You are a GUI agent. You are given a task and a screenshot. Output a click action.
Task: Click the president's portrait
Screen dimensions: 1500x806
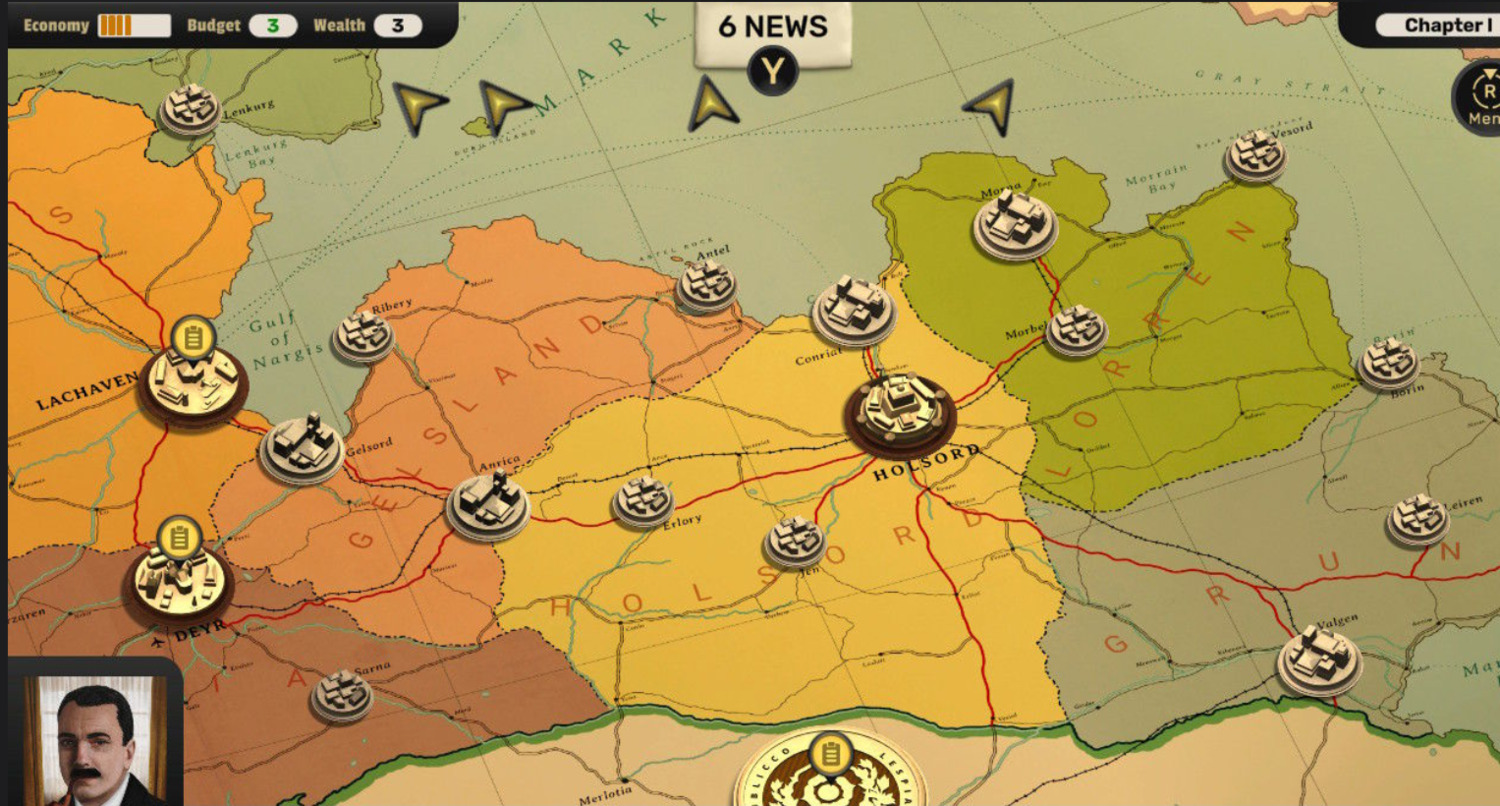pyautogui.click(x=95, y=738)
